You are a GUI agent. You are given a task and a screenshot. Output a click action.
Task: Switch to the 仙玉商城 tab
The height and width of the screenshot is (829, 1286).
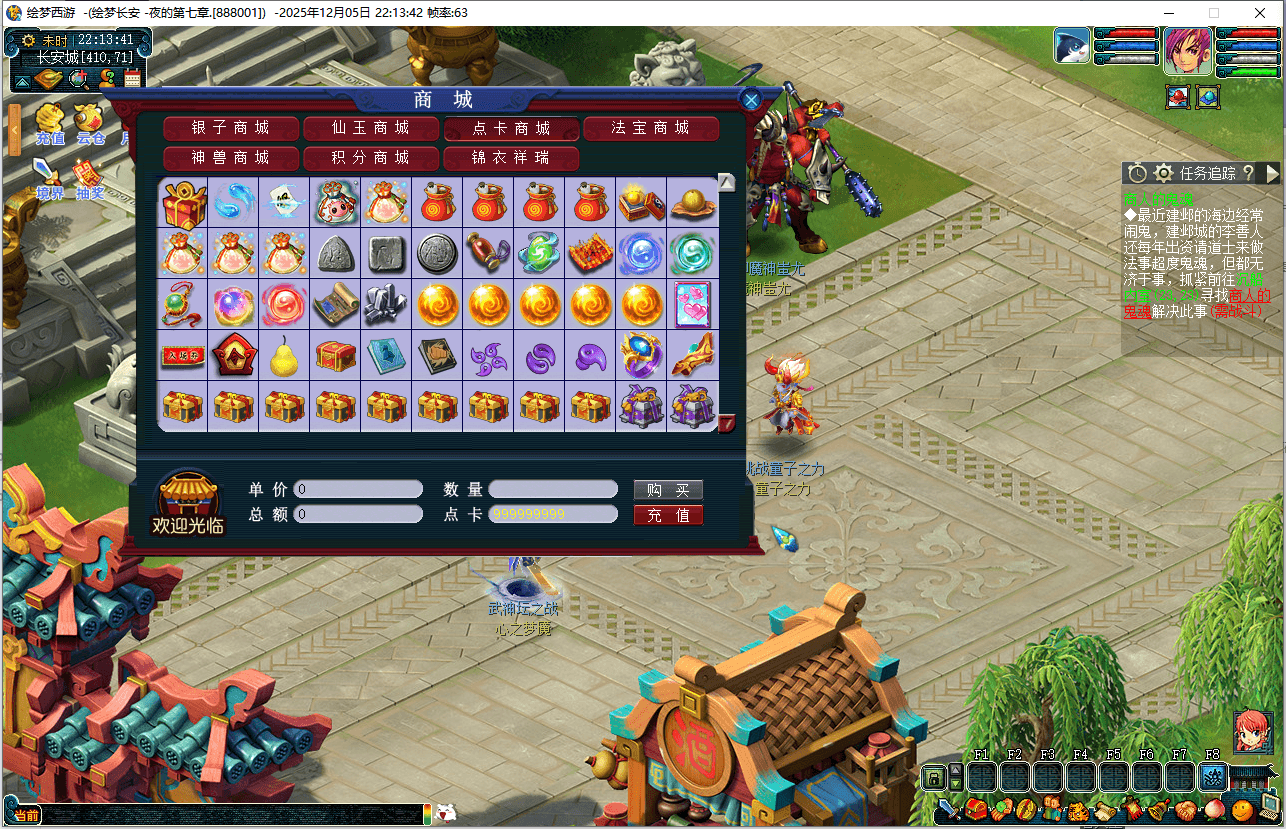tap(371, 128)
